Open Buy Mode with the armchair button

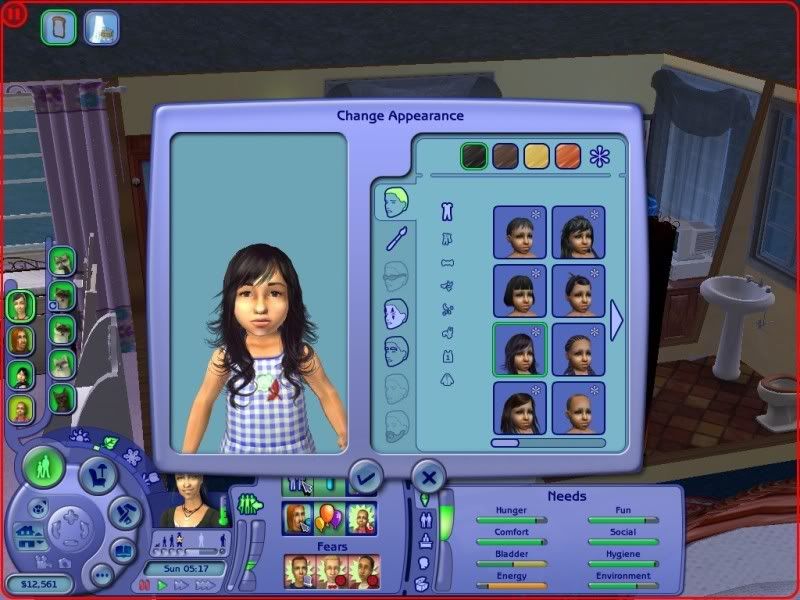98,473
